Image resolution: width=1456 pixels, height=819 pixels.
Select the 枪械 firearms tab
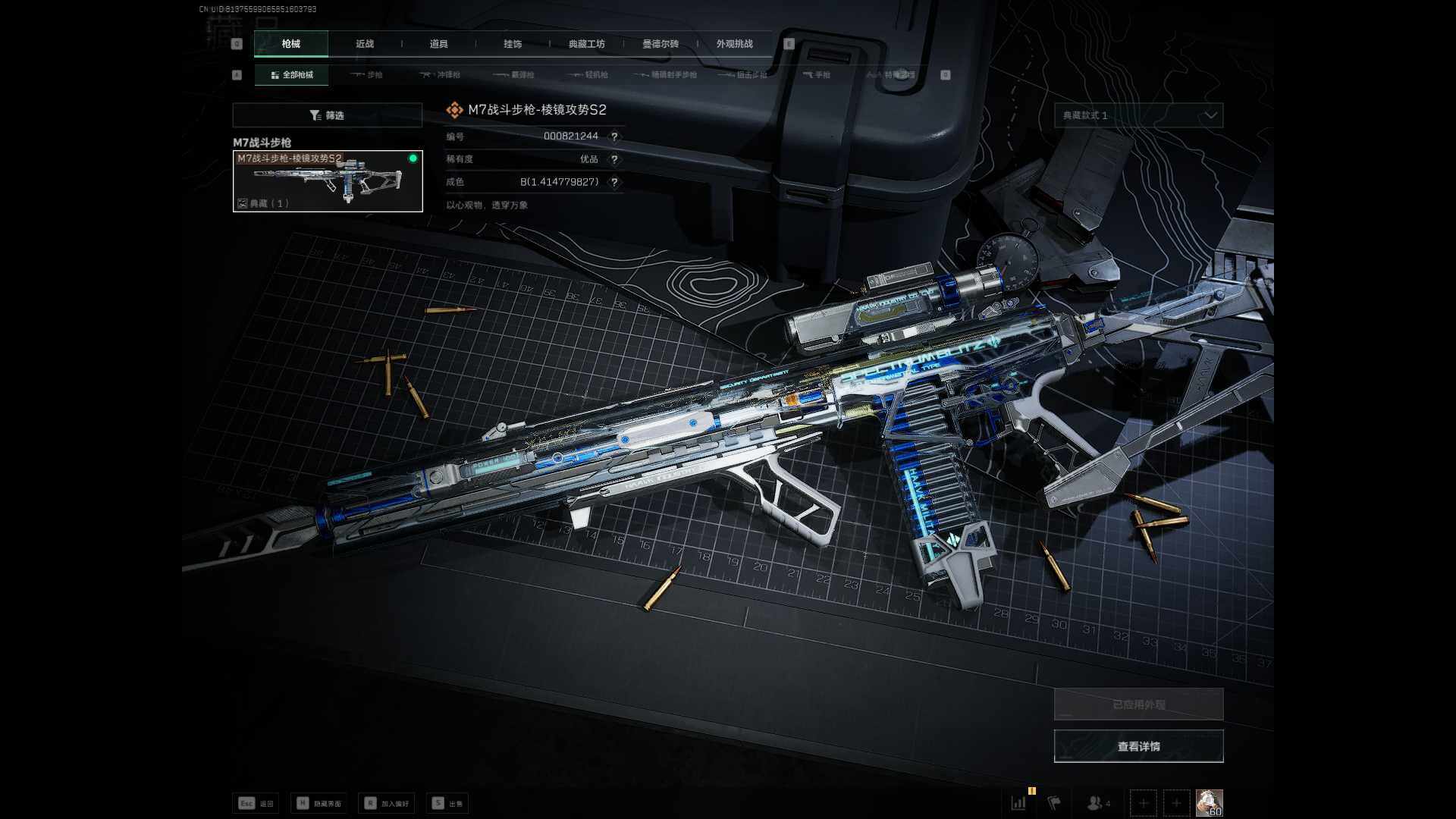[x=291, y=44]
